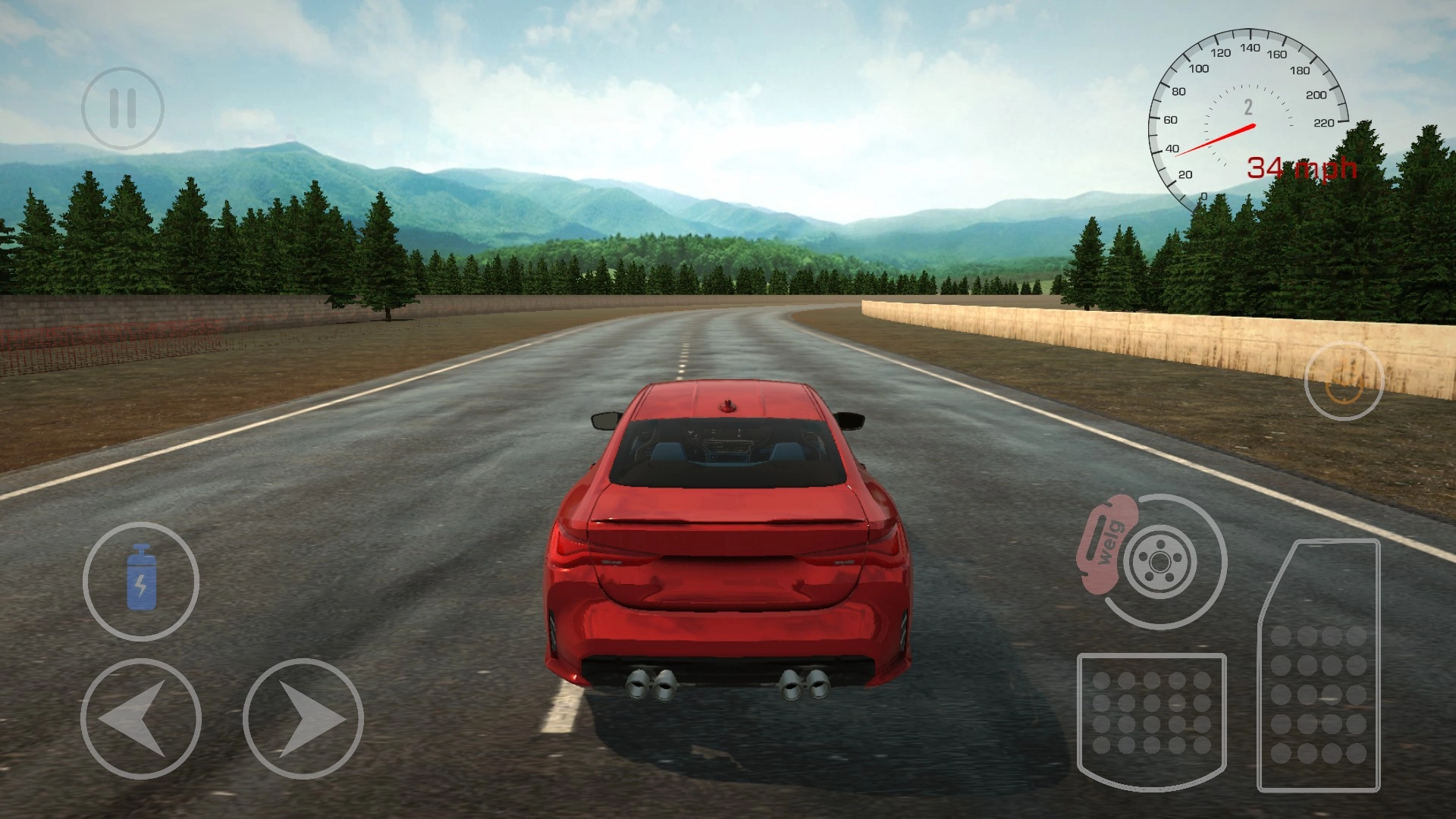Screen dimensions: 1456x819
Task: Tap the wide brake pedal
Action: tap(1151, 717)
